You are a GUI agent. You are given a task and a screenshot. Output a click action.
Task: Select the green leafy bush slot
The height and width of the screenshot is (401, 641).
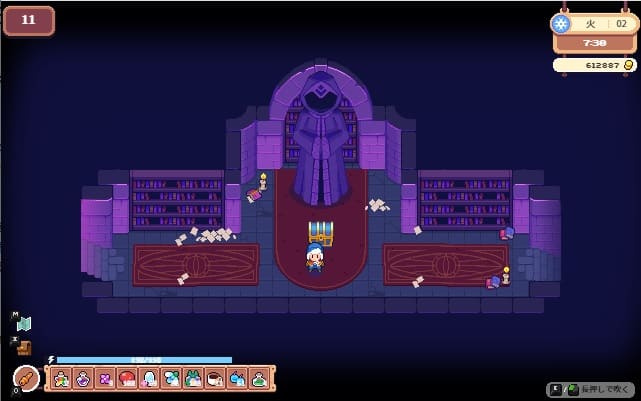coord(193,378)
